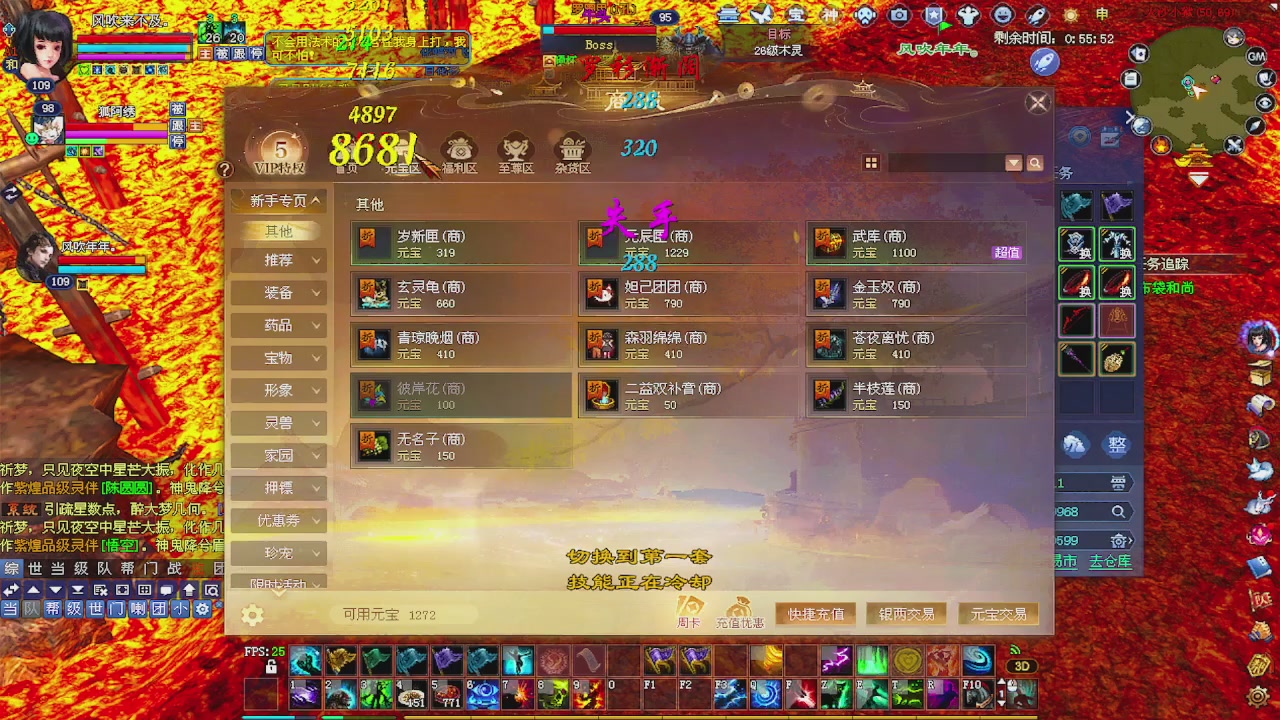Open the 周卡 weekly card icon

(x=688, y=607)
